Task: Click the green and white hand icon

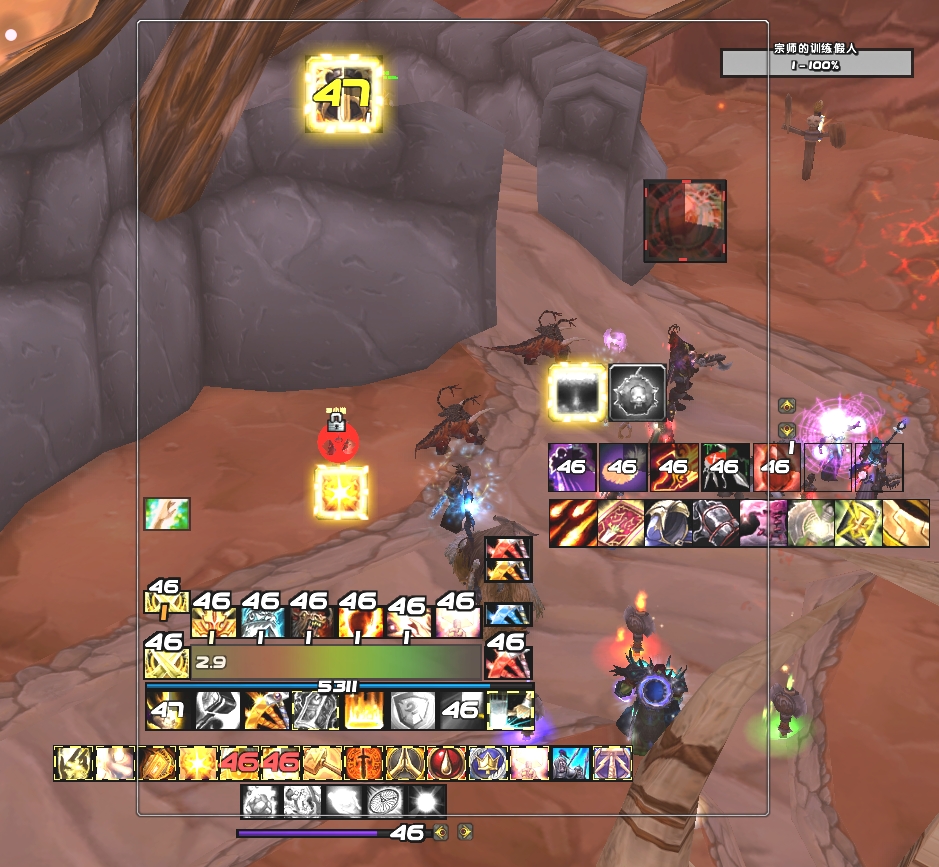Action: [x=166, y=514]
